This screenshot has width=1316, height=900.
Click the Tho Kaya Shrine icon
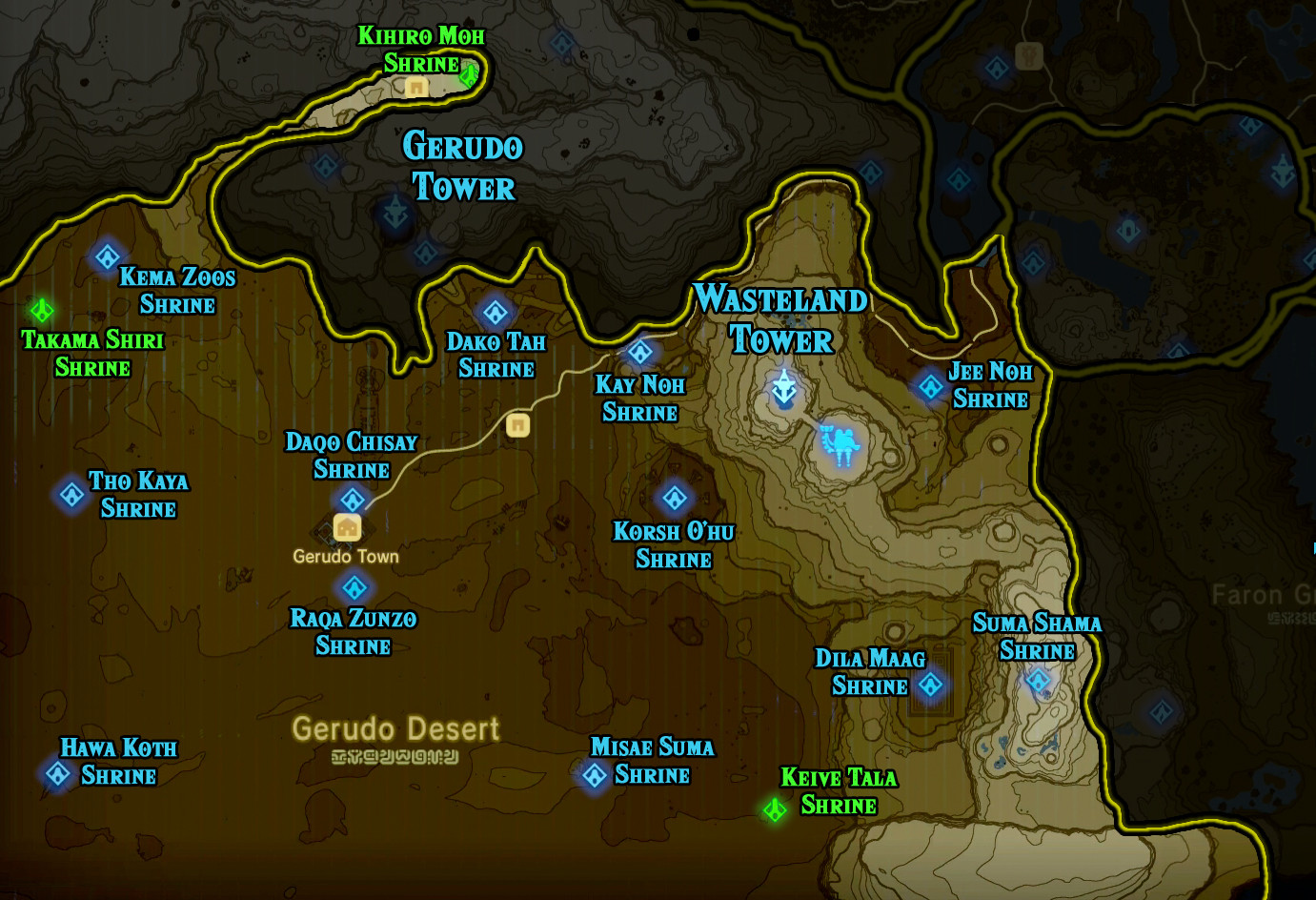pos(70,494)
